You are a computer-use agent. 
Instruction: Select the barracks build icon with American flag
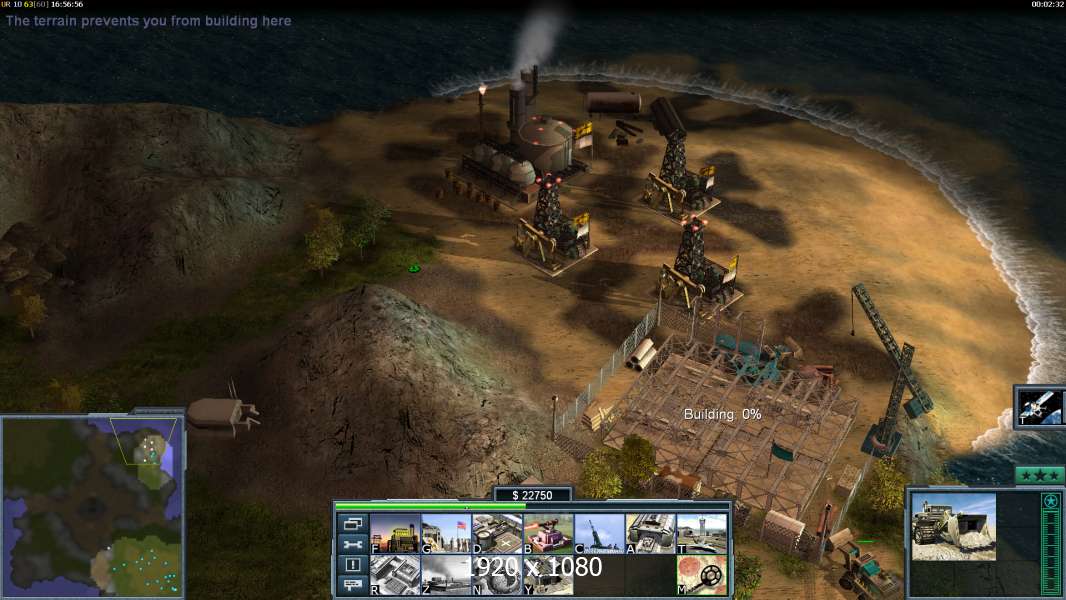tap(445, 534)
